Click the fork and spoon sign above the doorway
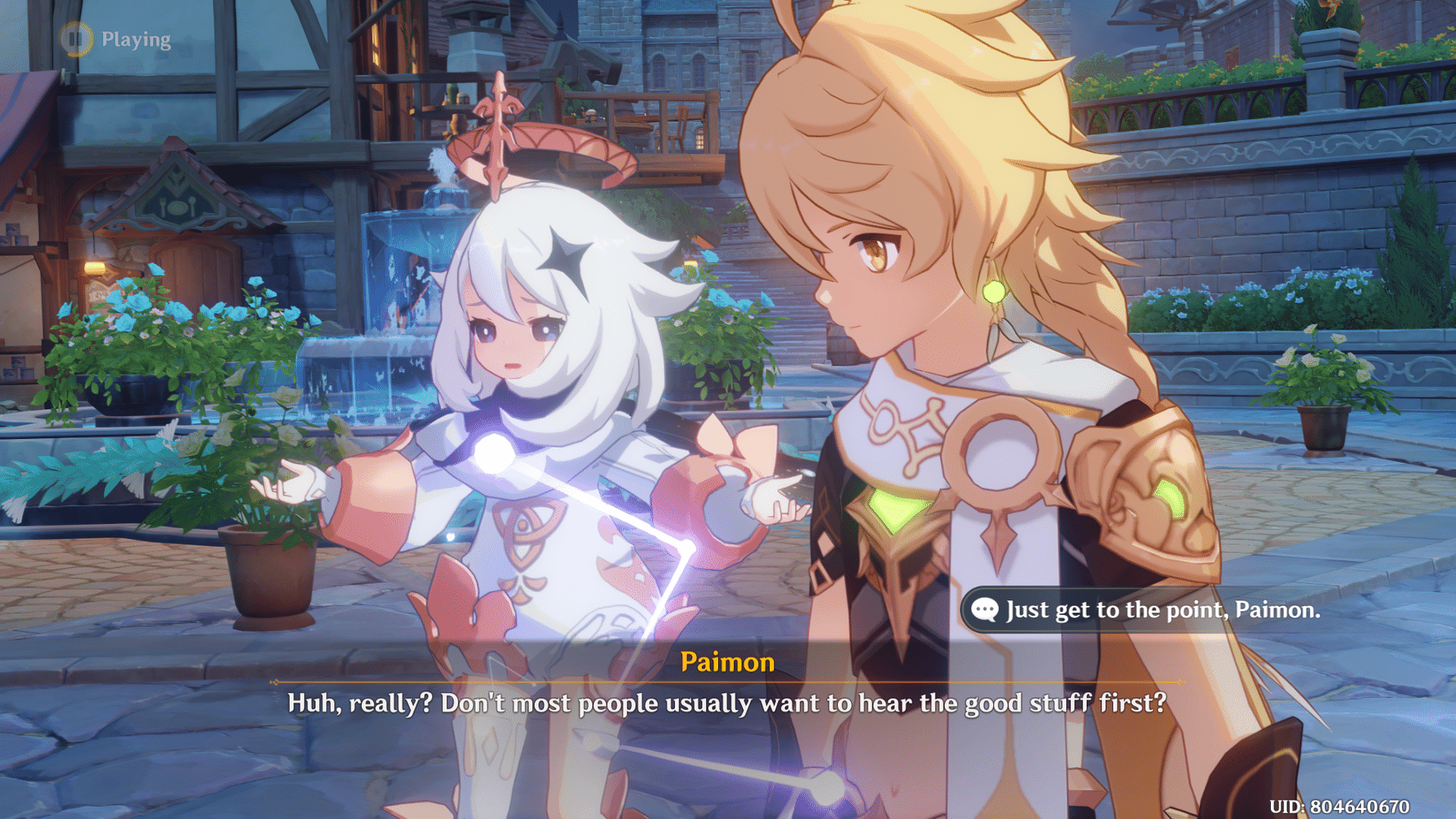Screen dimensions: 1456x819 179,207
